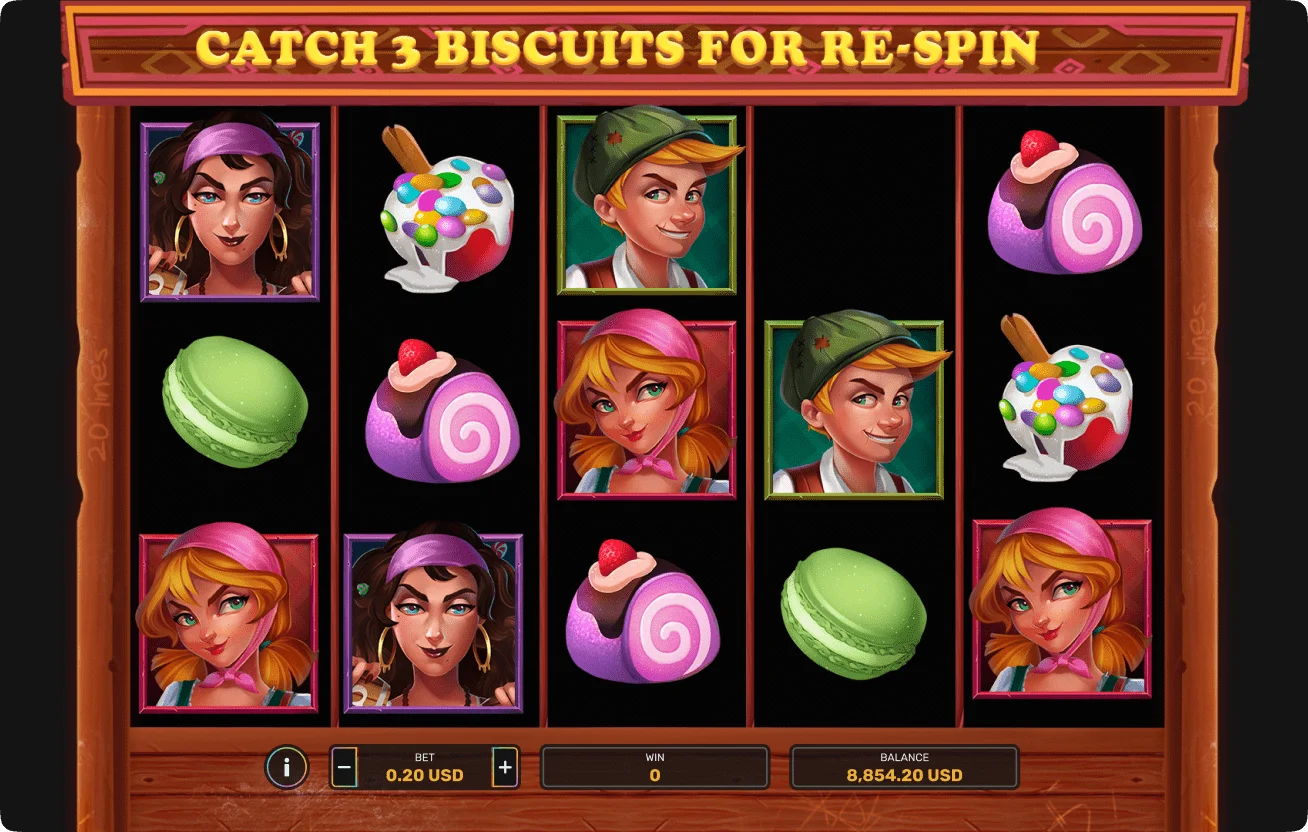
Task: Decrease the bet with the minus button
Action: [344, 768]
